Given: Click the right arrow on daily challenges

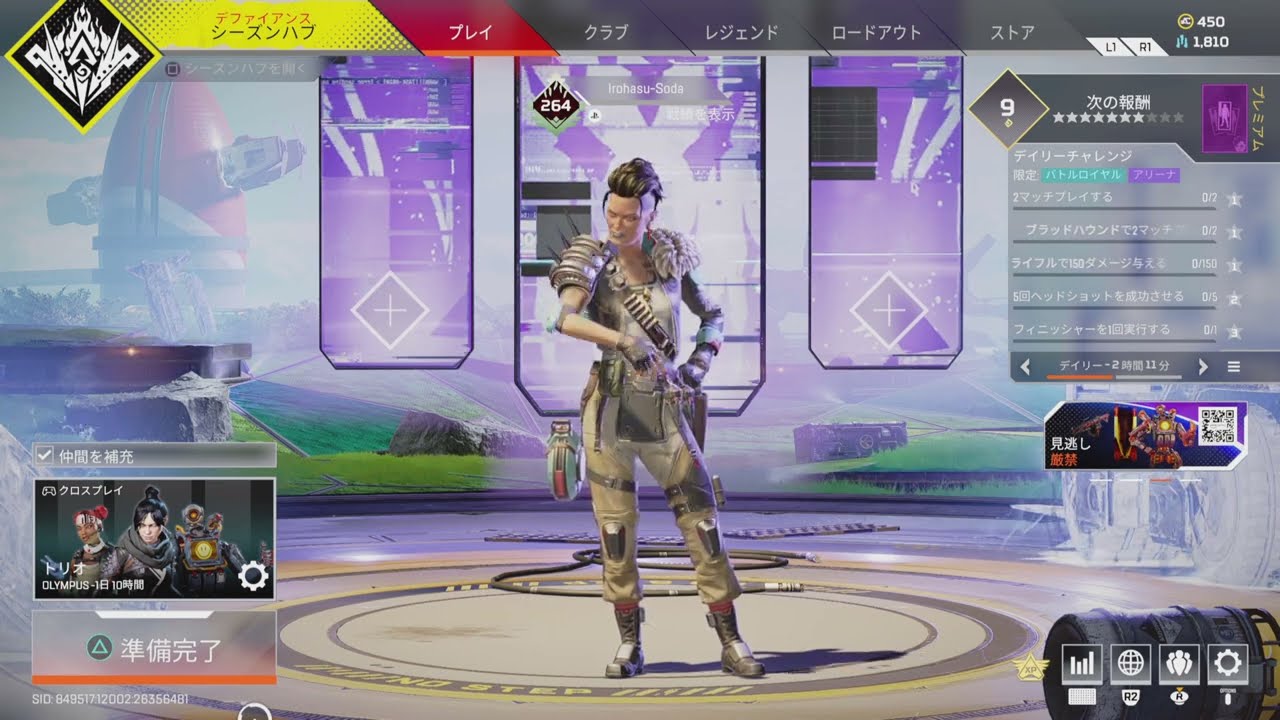Looking at the screenshot, I should point(1203,366).
